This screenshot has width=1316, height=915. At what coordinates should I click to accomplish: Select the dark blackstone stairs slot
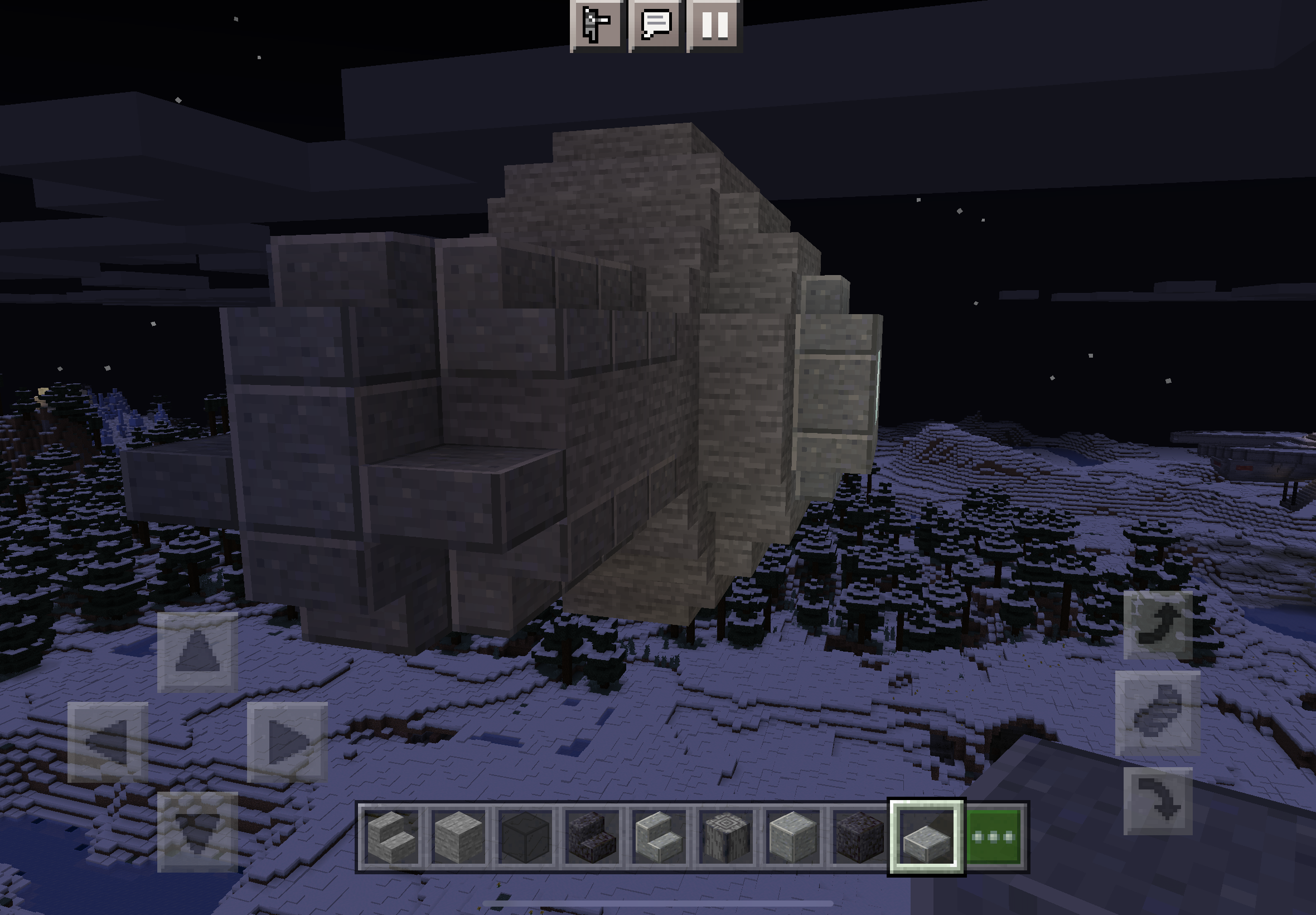592,837
